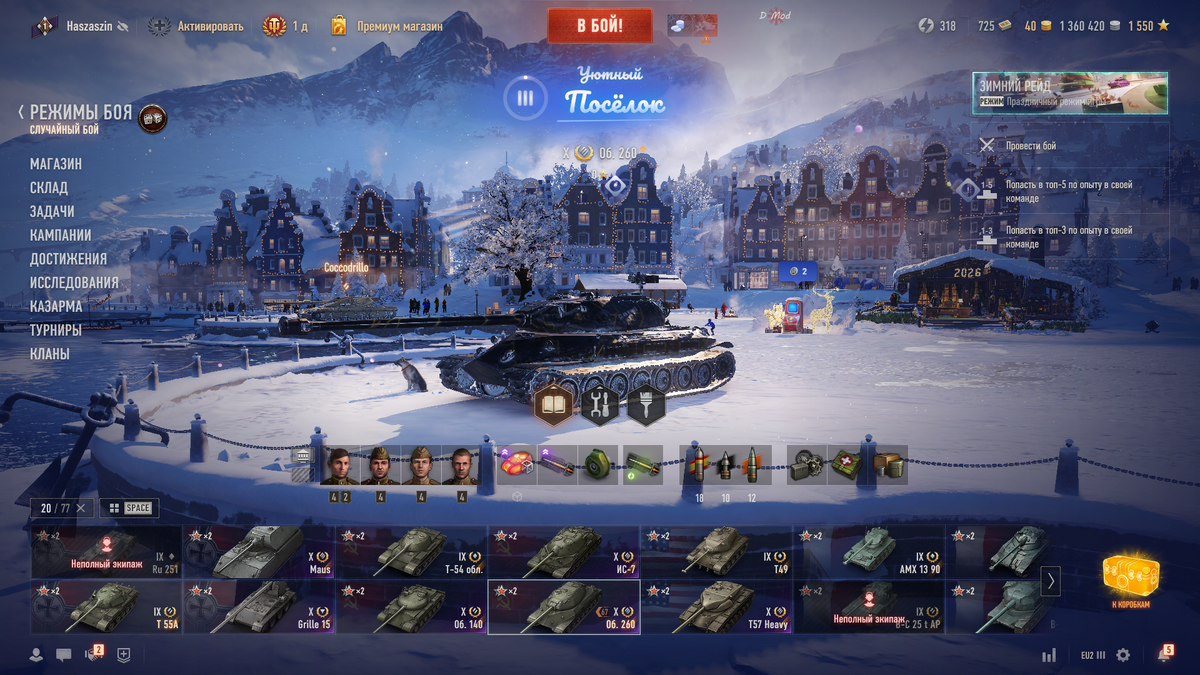Open the КЛАНЫ clans menu

pos(50,354)
